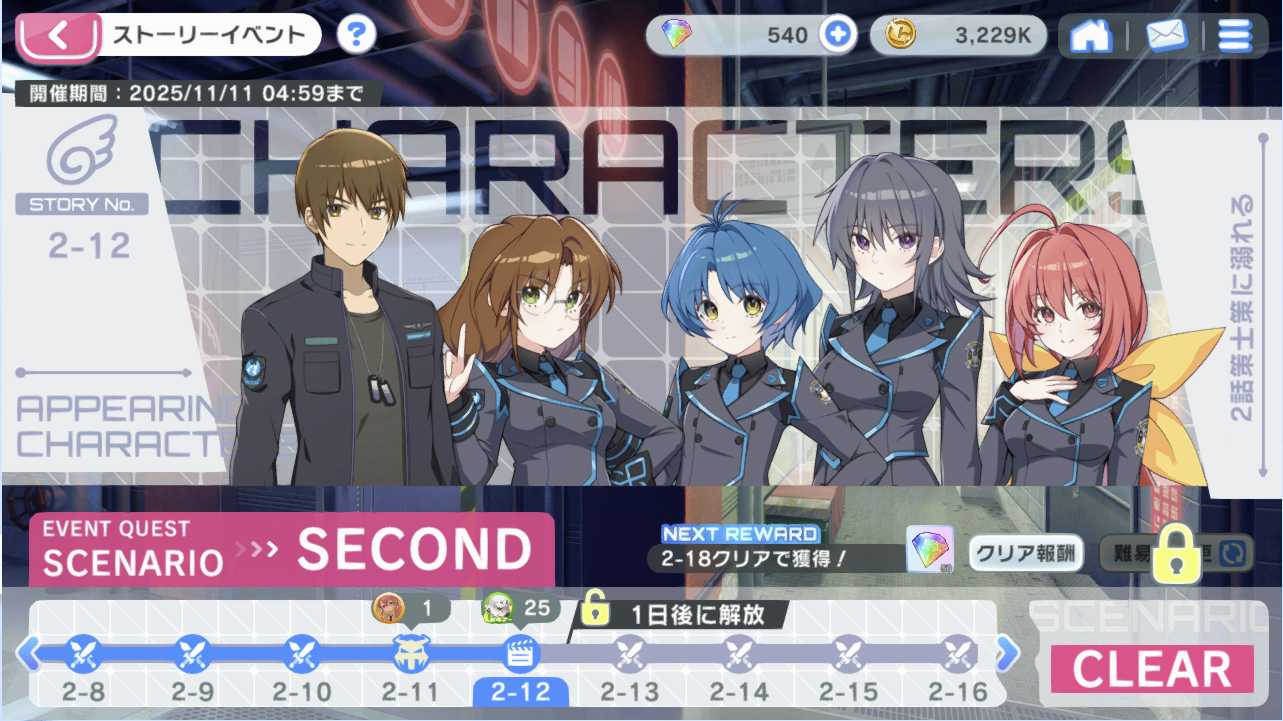Select locked stage 2-16
This screenshot has width=1283, height=721.
[958, 655]
